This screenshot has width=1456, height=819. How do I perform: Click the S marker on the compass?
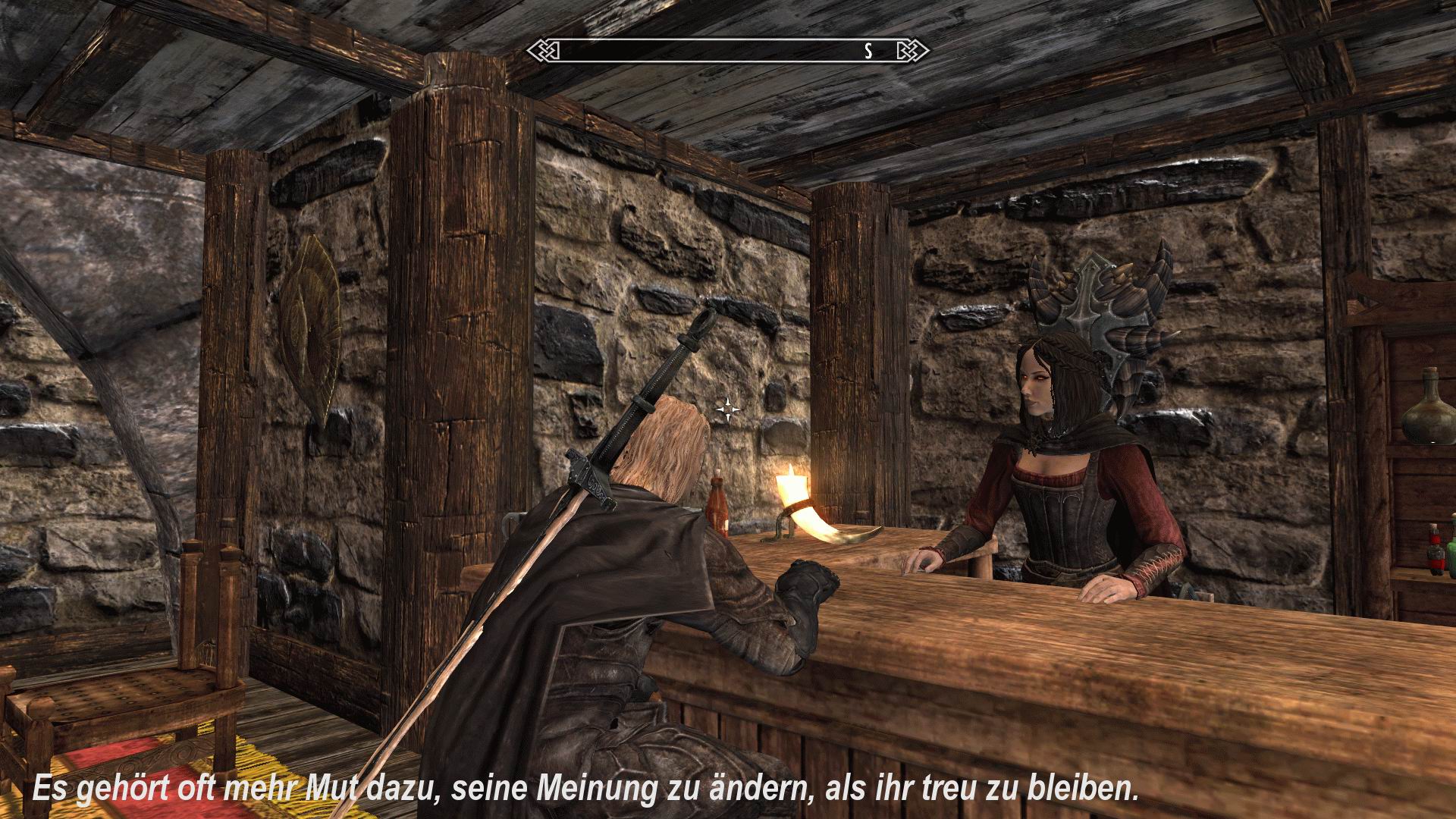[867, 52]
